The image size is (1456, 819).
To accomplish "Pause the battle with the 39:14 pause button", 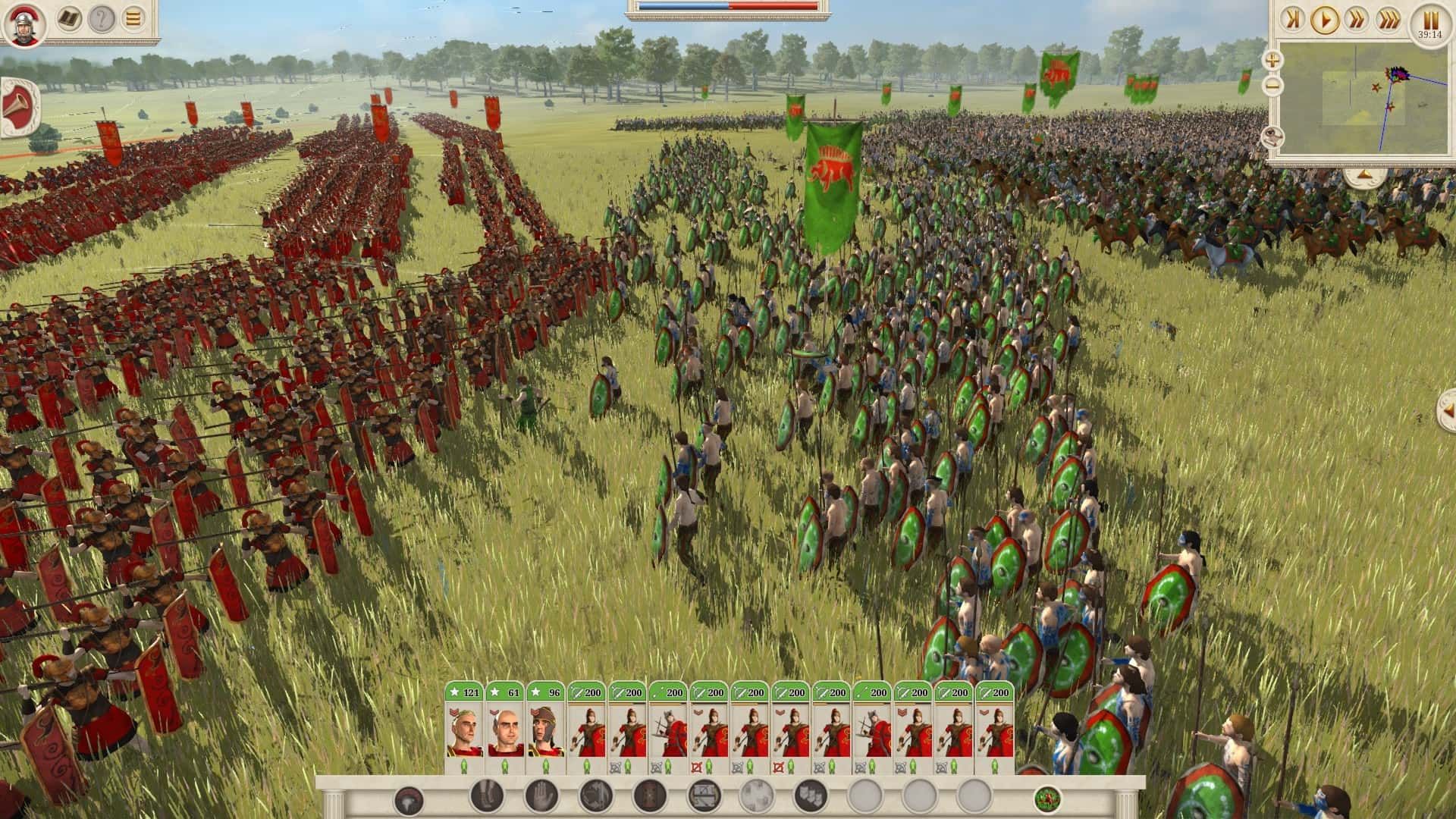I will click(x=1430, y=20).
